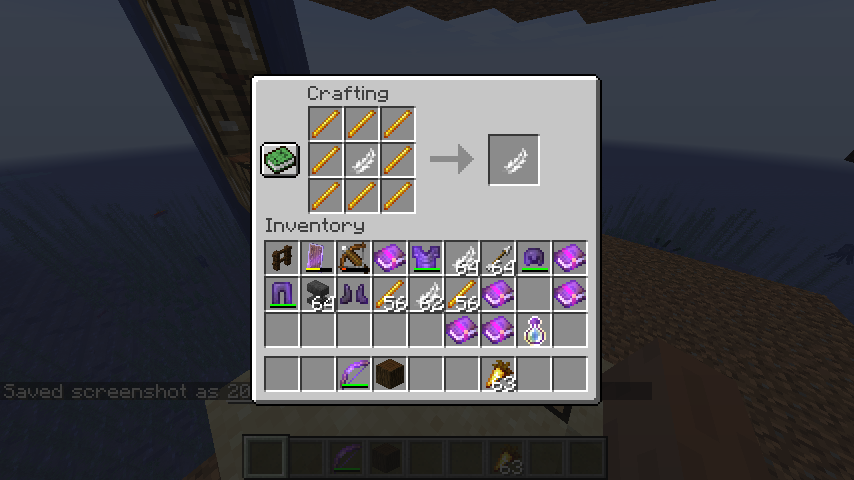
Task: Grab the enchanted helmet
Action: point(534,259)
